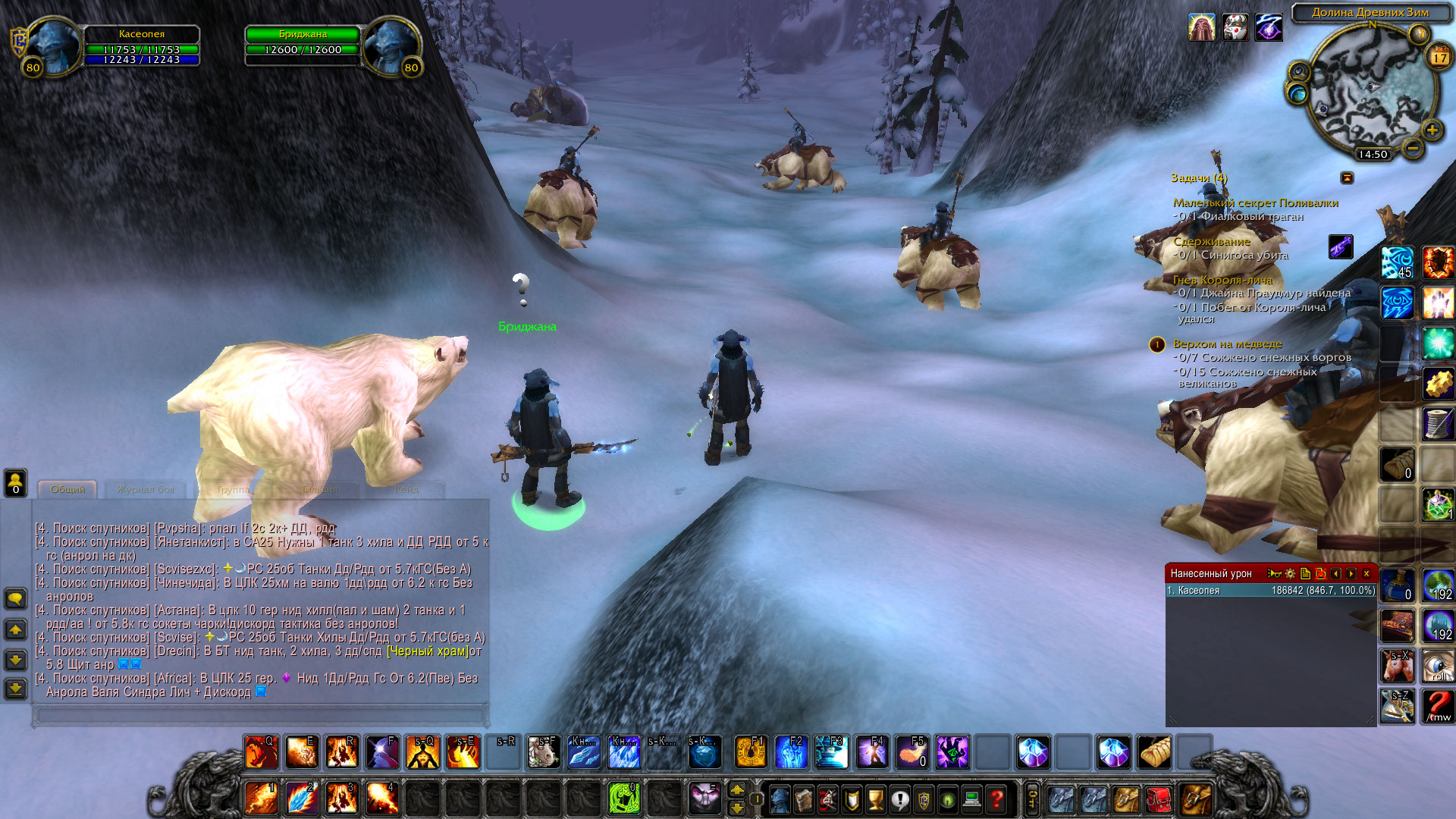The width and height of the screenshot is (1456, 819).
Task: Cast the Polymorph sheep spell
Action: point(543,752)
